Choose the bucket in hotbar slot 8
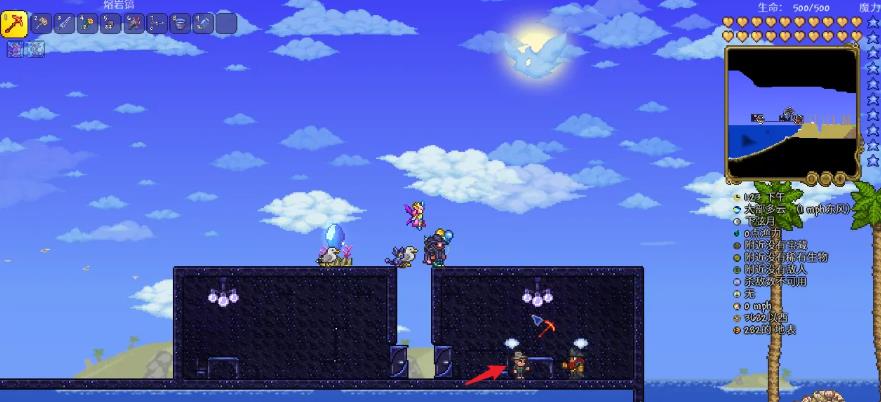The width and height of the screenshot is (881, 402). [180, 23]
